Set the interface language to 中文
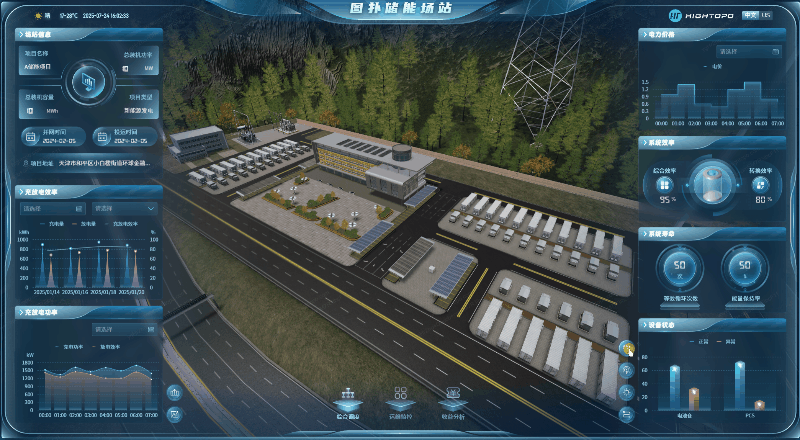This screenshot has width=800, height=440. pyautogui.click(x=750, y=15)
